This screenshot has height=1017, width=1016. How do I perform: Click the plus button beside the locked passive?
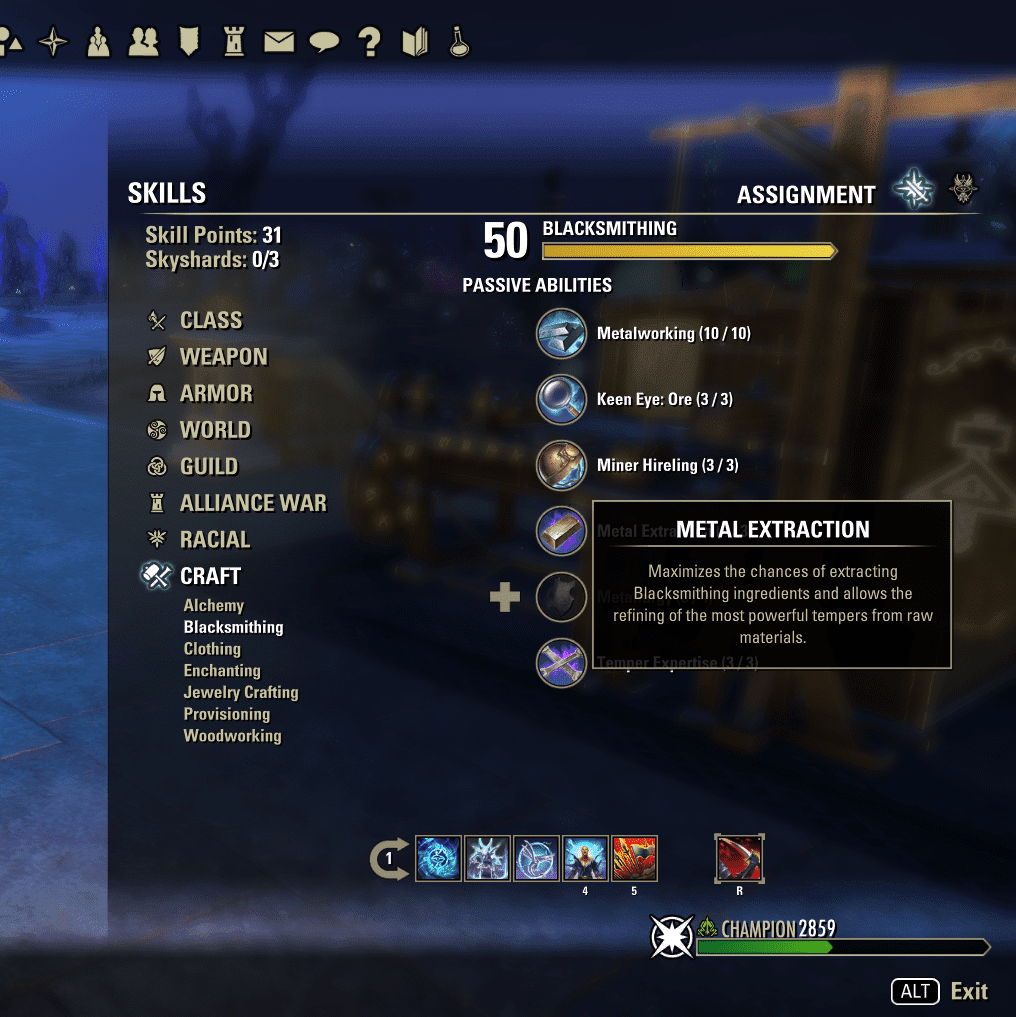click(505, 598)
